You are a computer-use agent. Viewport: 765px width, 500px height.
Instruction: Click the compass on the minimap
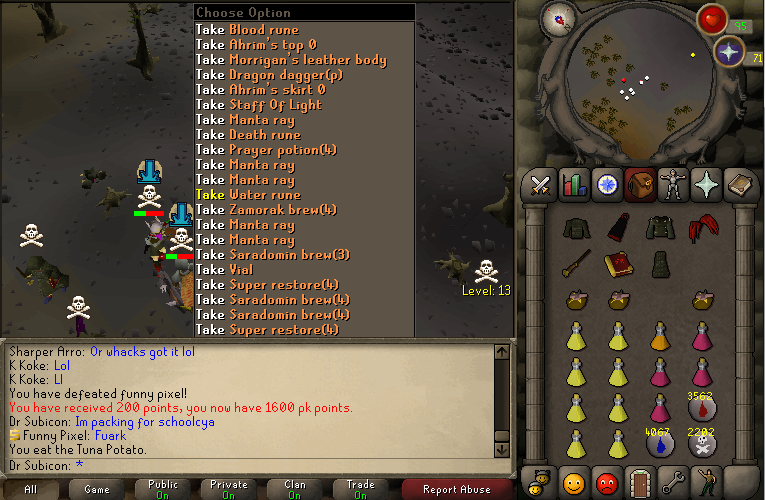[556, 16]
